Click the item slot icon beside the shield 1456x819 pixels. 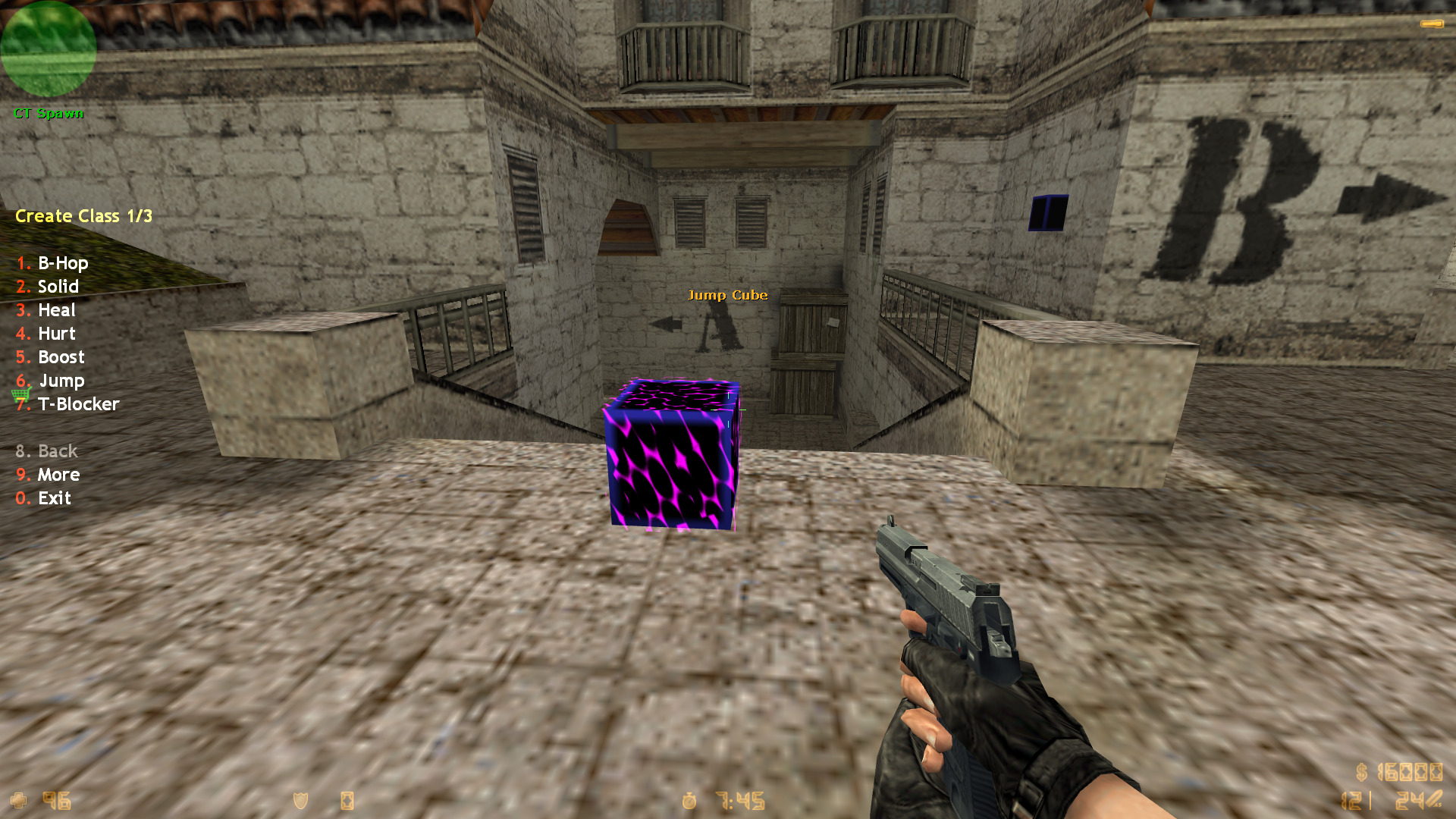348,800
